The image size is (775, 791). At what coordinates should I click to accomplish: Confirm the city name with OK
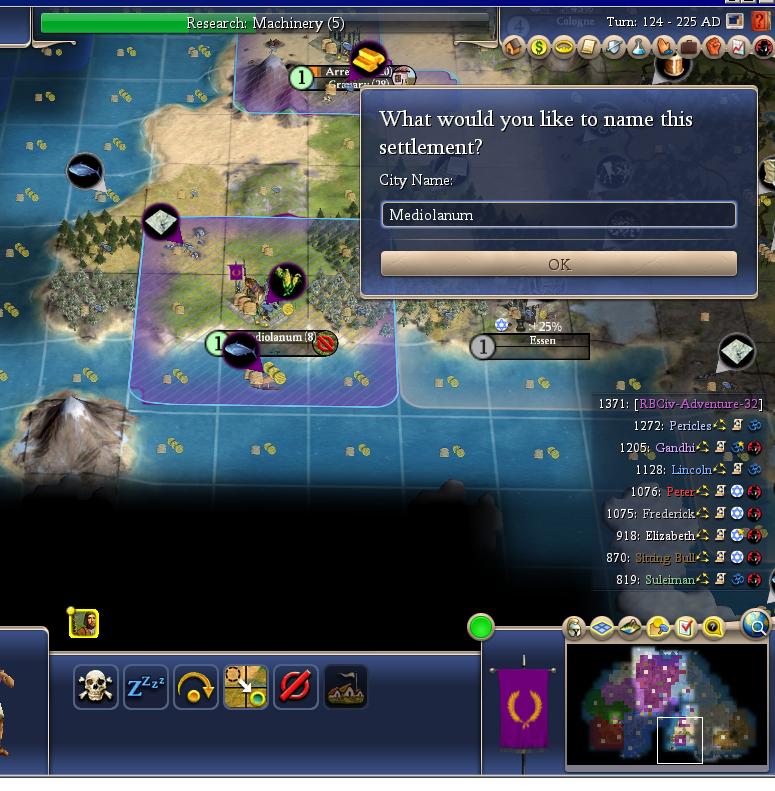coord(559,264)
